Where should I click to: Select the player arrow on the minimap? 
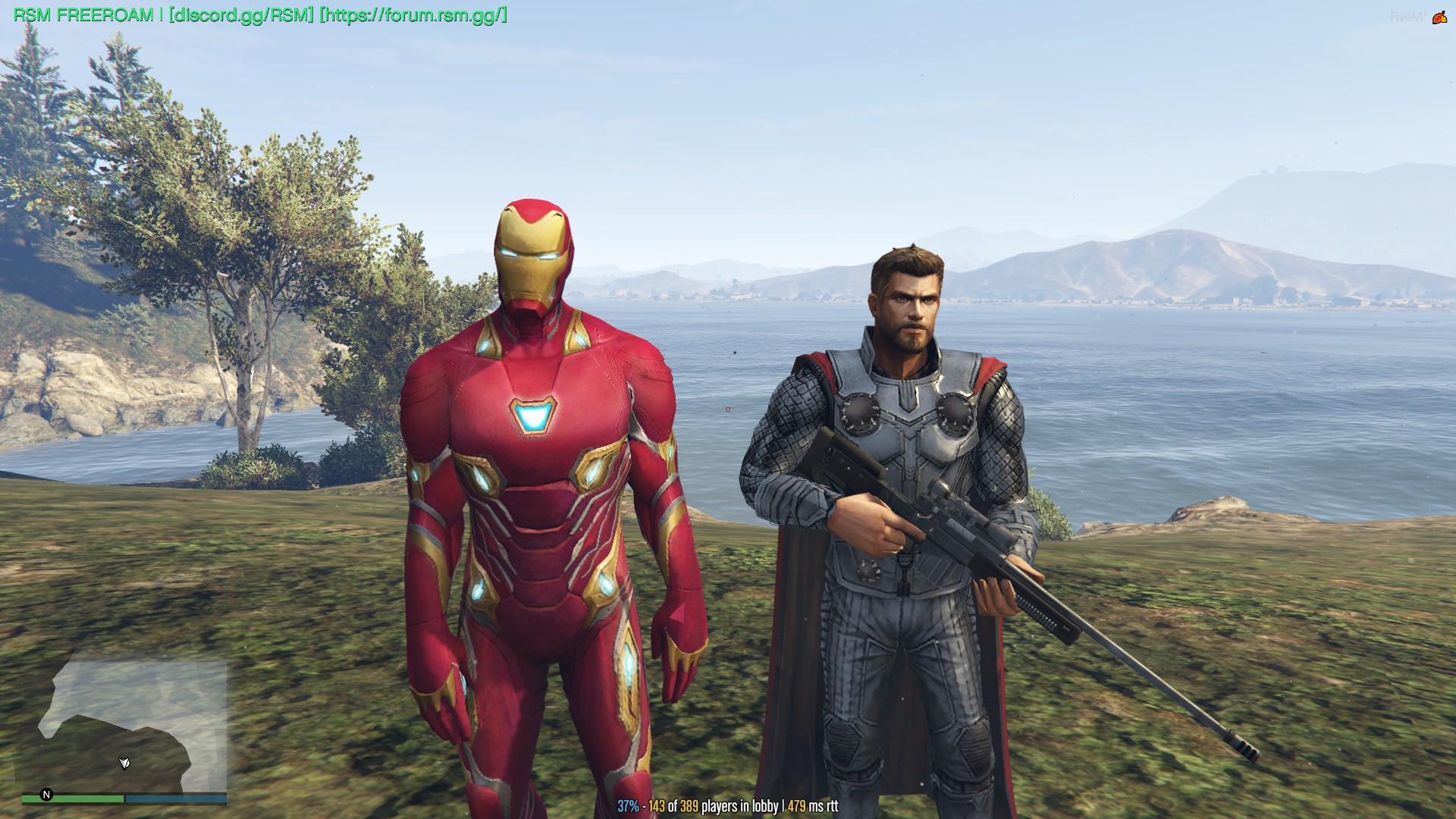coord(124,763)
